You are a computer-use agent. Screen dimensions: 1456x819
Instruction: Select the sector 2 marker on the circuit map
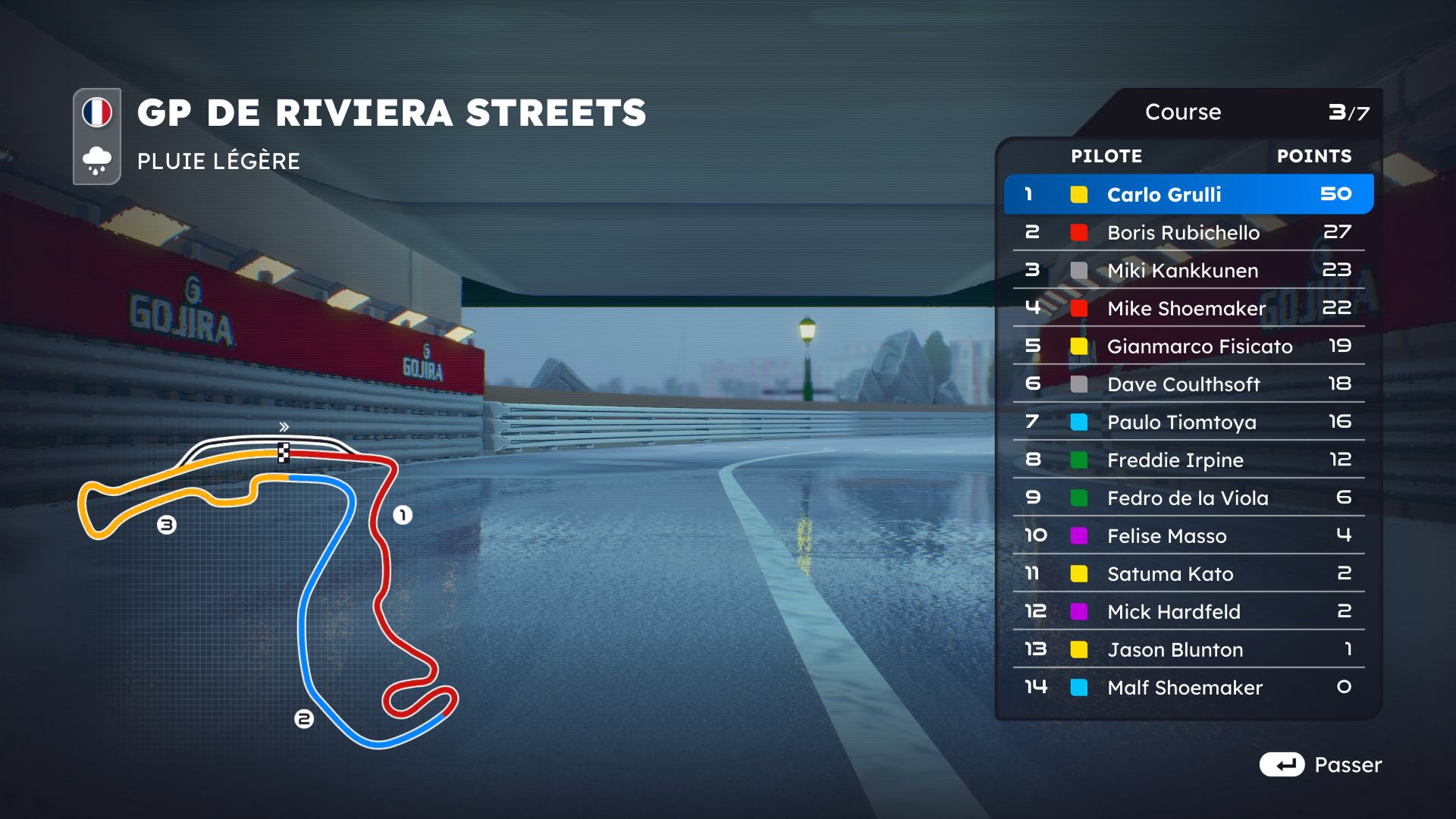point(303,718)
